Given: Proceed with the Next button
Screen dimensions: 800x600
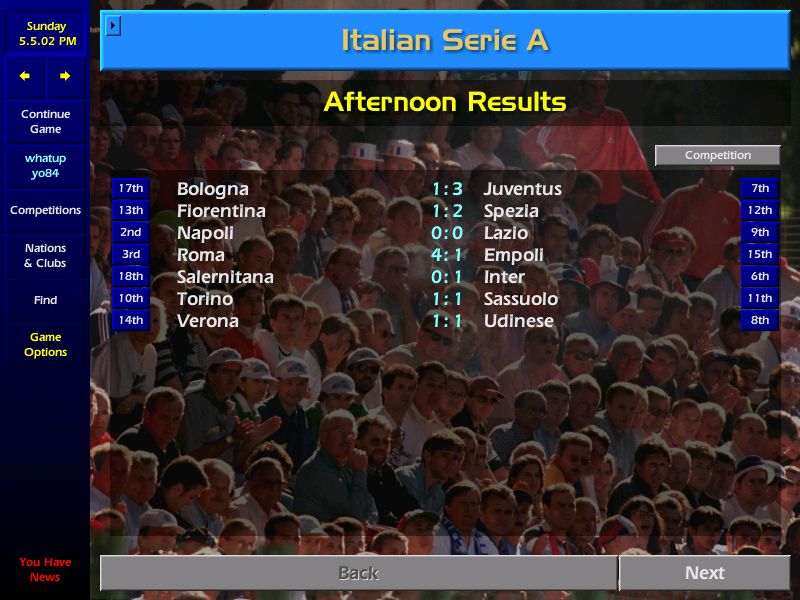Looking at the screenshot, I should pos(704,573).
